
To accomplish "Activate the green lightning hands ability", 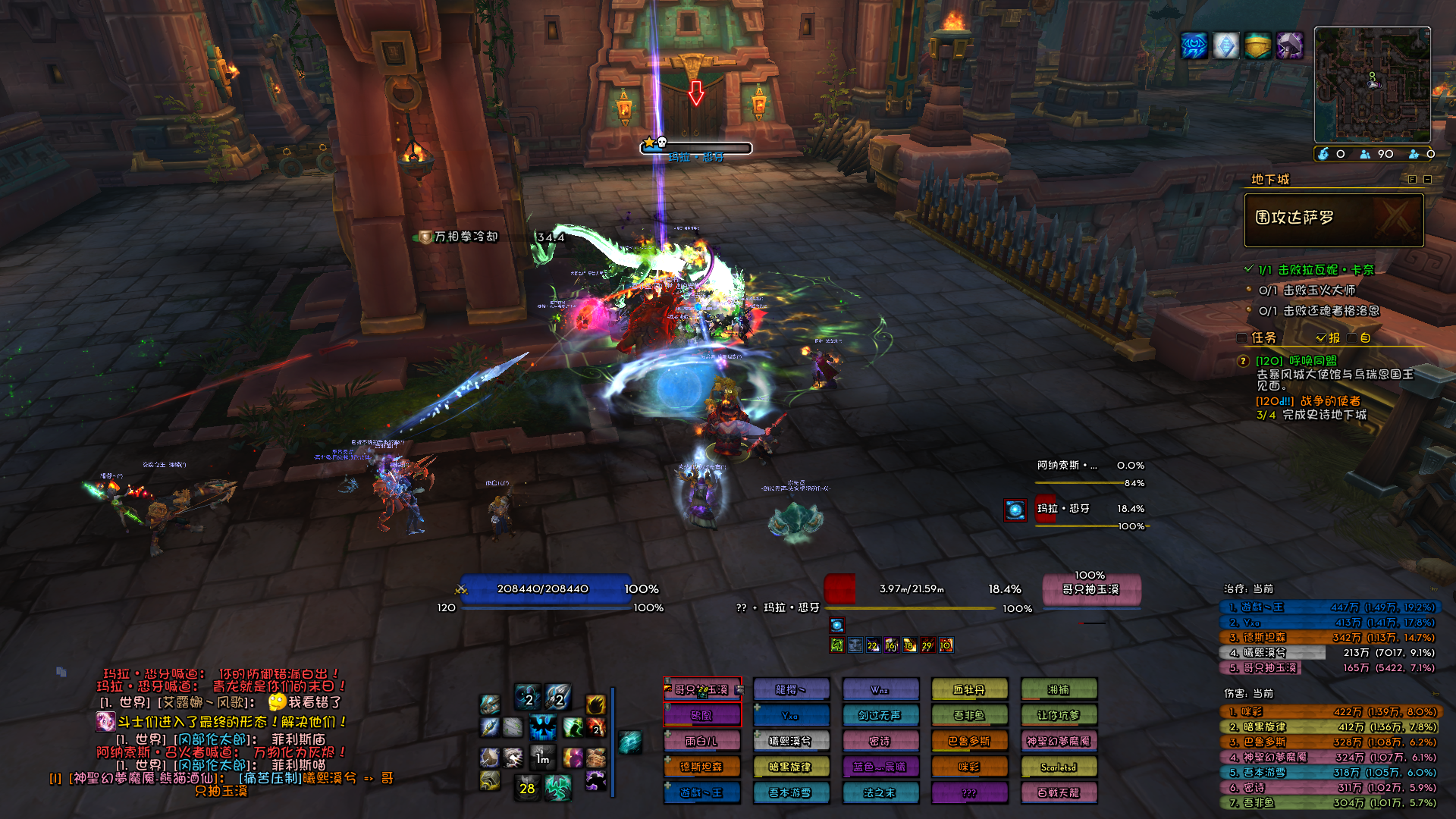I will click(x=558, y=788).
